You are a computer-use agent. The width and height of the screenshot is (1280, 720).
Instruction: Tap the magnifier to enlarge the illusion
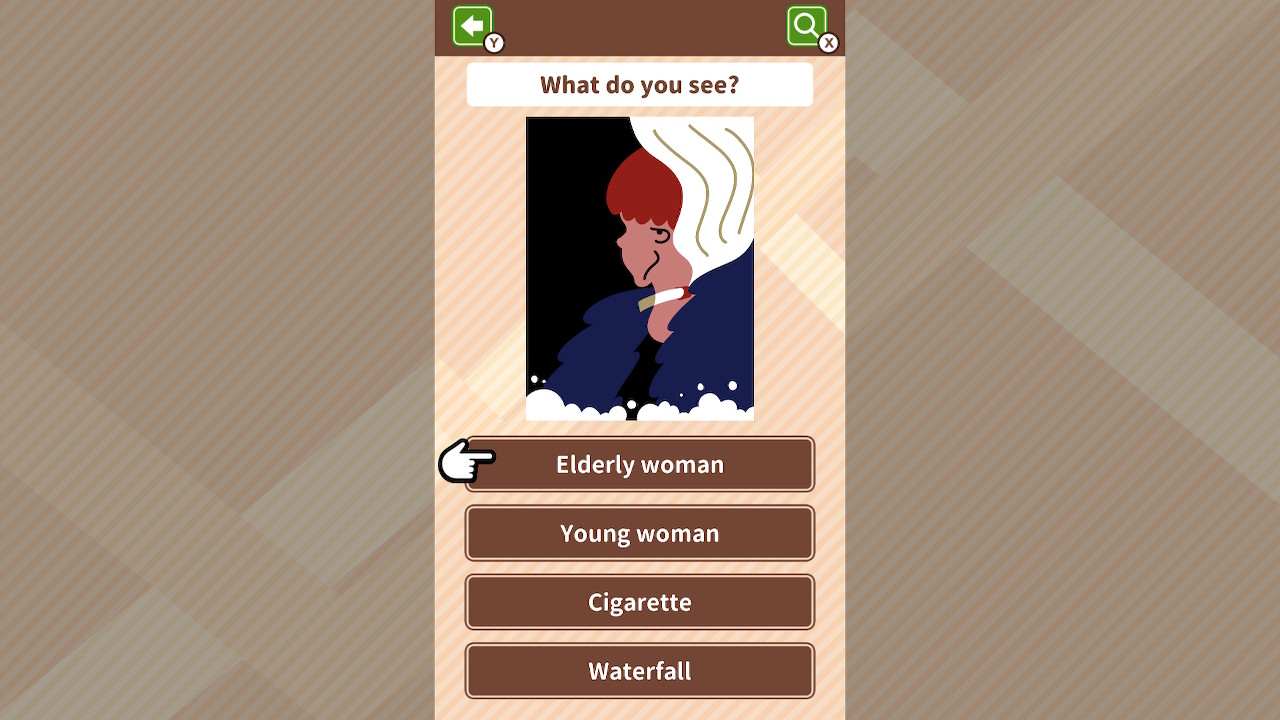(x=806, y=26)
